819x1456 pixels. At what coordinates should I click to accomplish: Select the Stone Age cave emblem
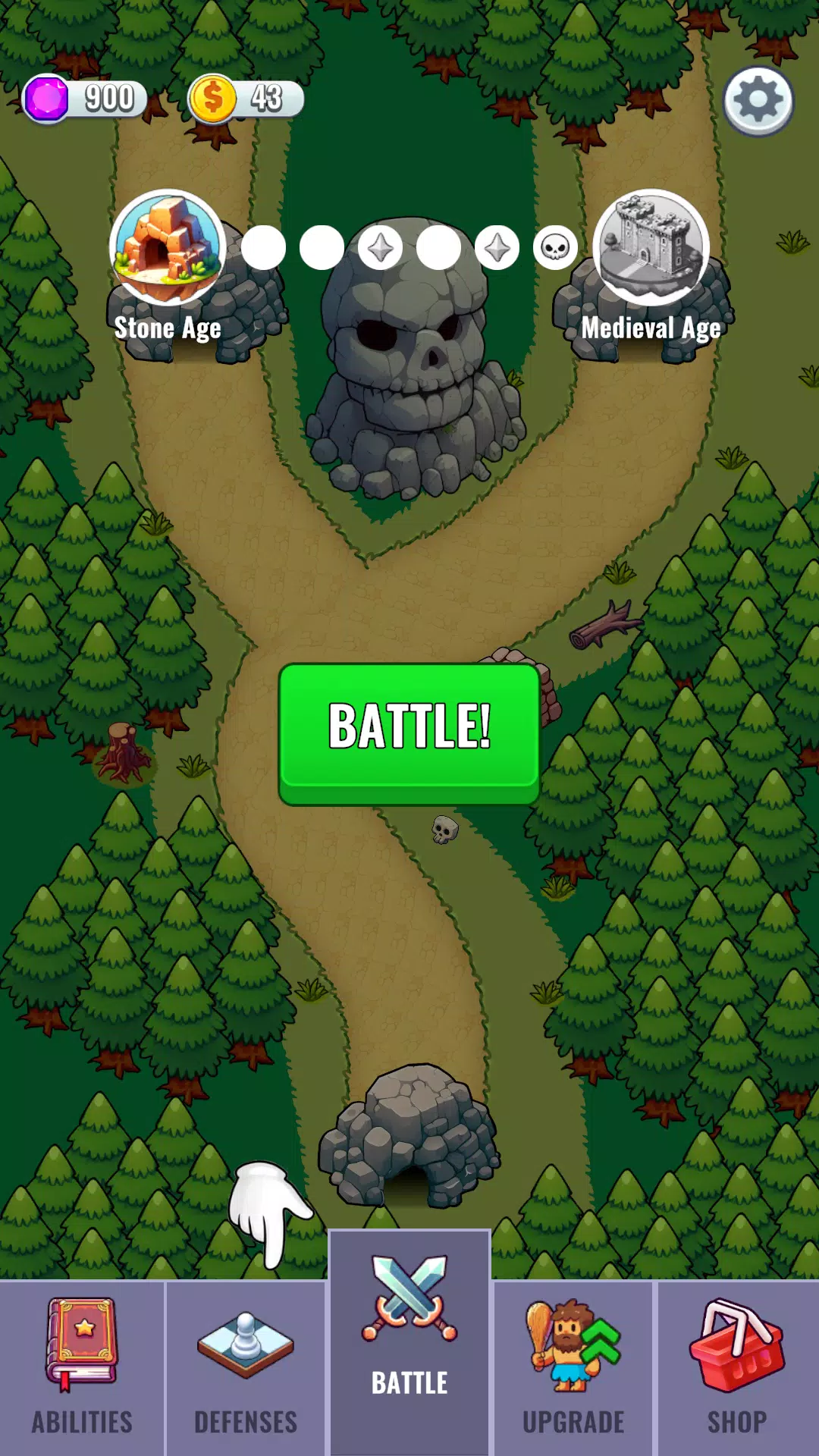point(167,247)
